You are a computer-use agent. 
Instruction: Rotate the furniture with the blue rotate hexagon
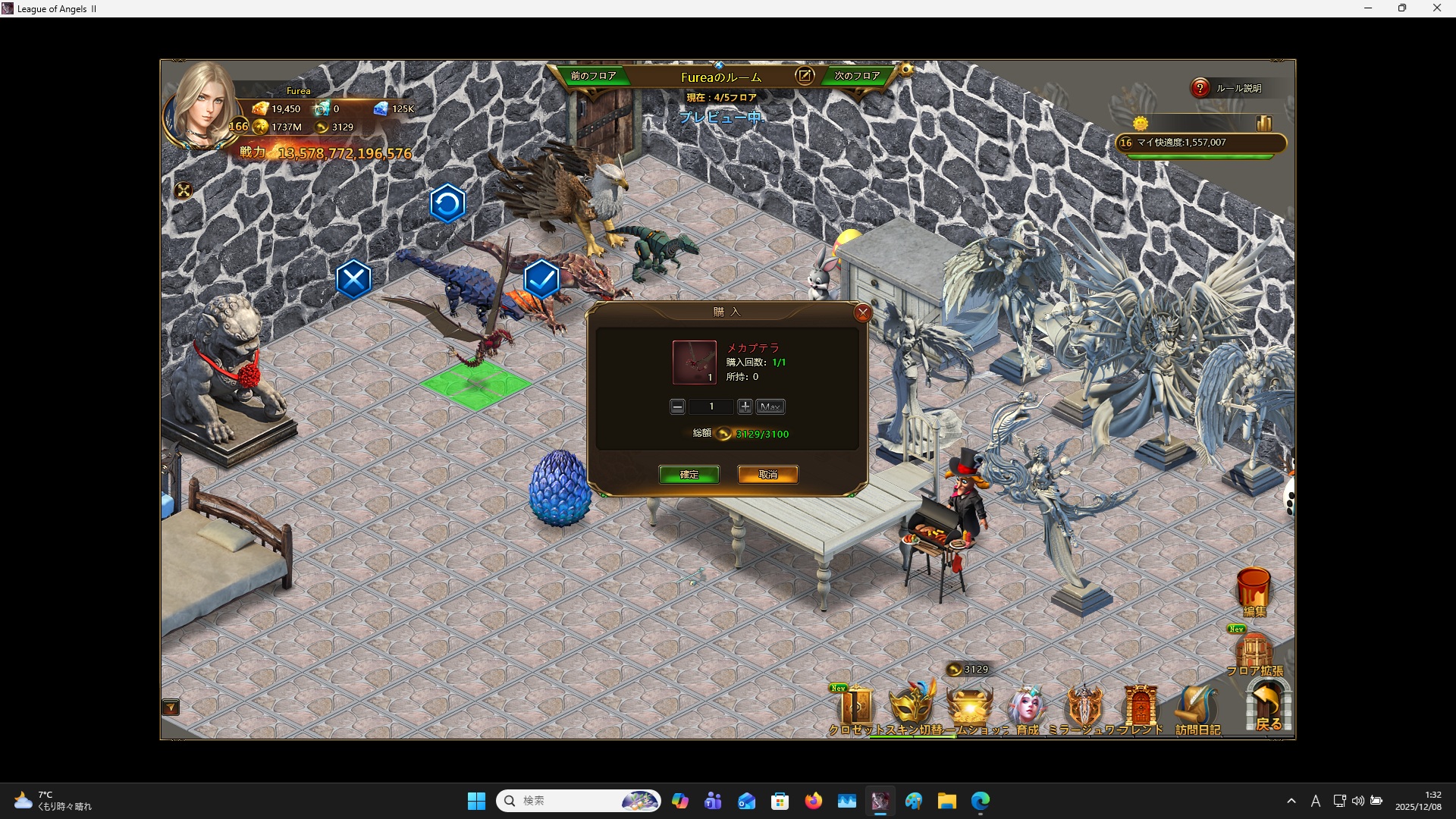(x=447, y=203)
